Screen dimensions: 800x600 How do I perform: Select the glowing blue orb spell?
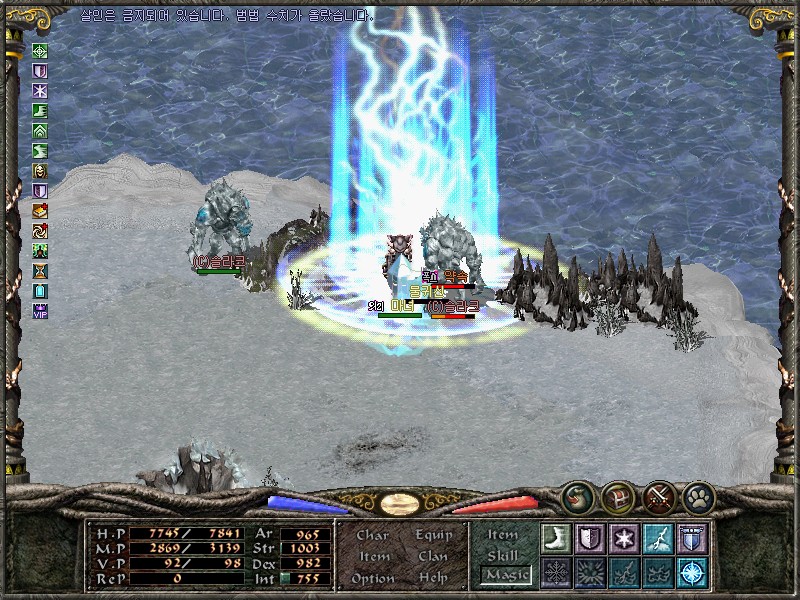click(x=691, y=572)
